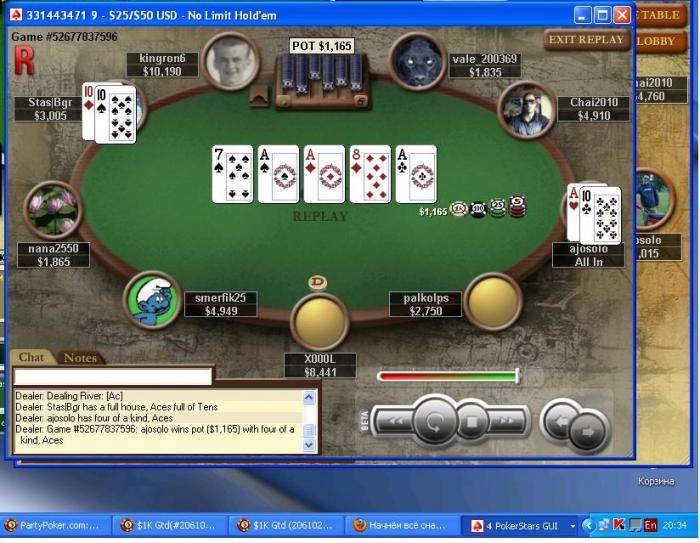Focus the chat text input field
700x543 pixels.
tap(113, 377)
